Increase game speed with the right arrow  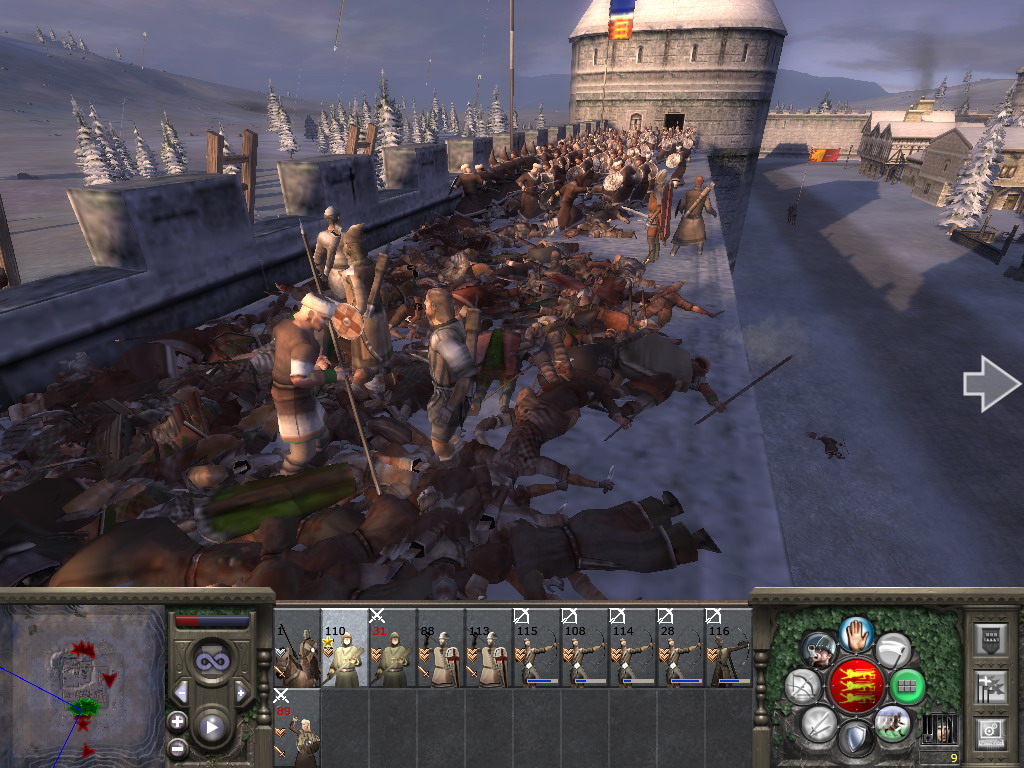(x=241, y=692)
